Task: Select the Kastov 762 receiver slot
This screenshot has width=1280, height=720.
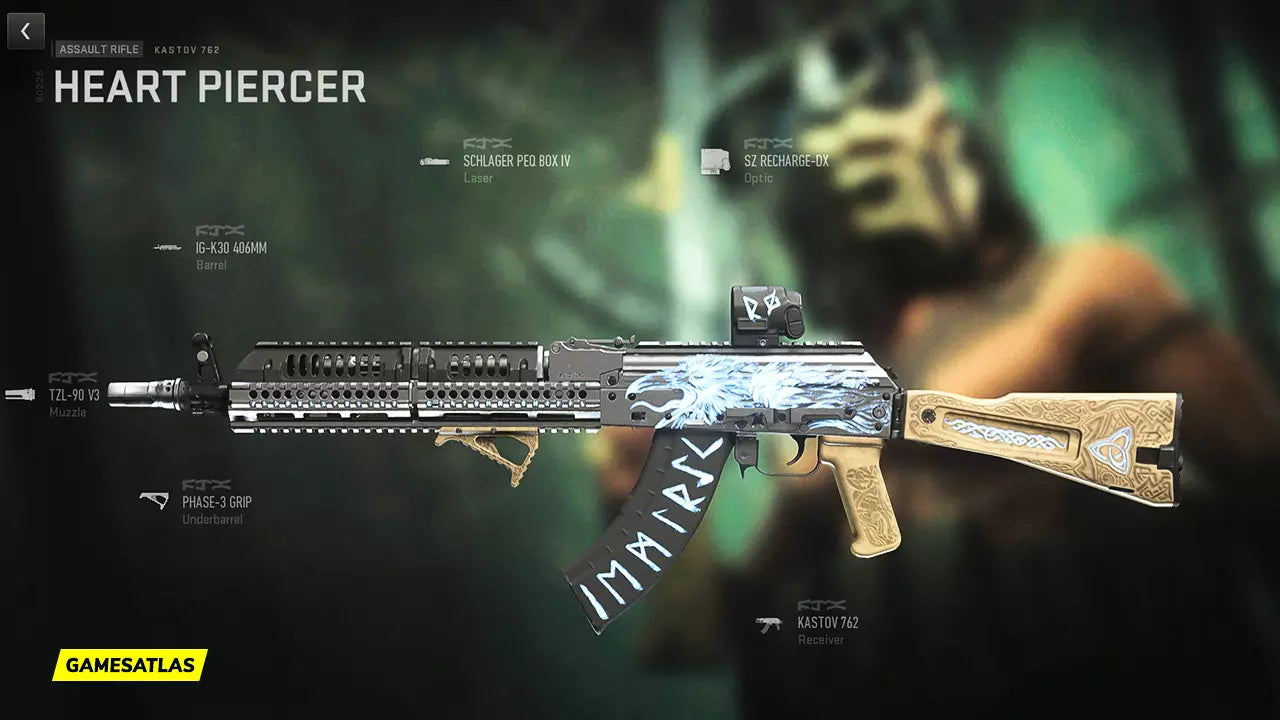Action: 827,622
